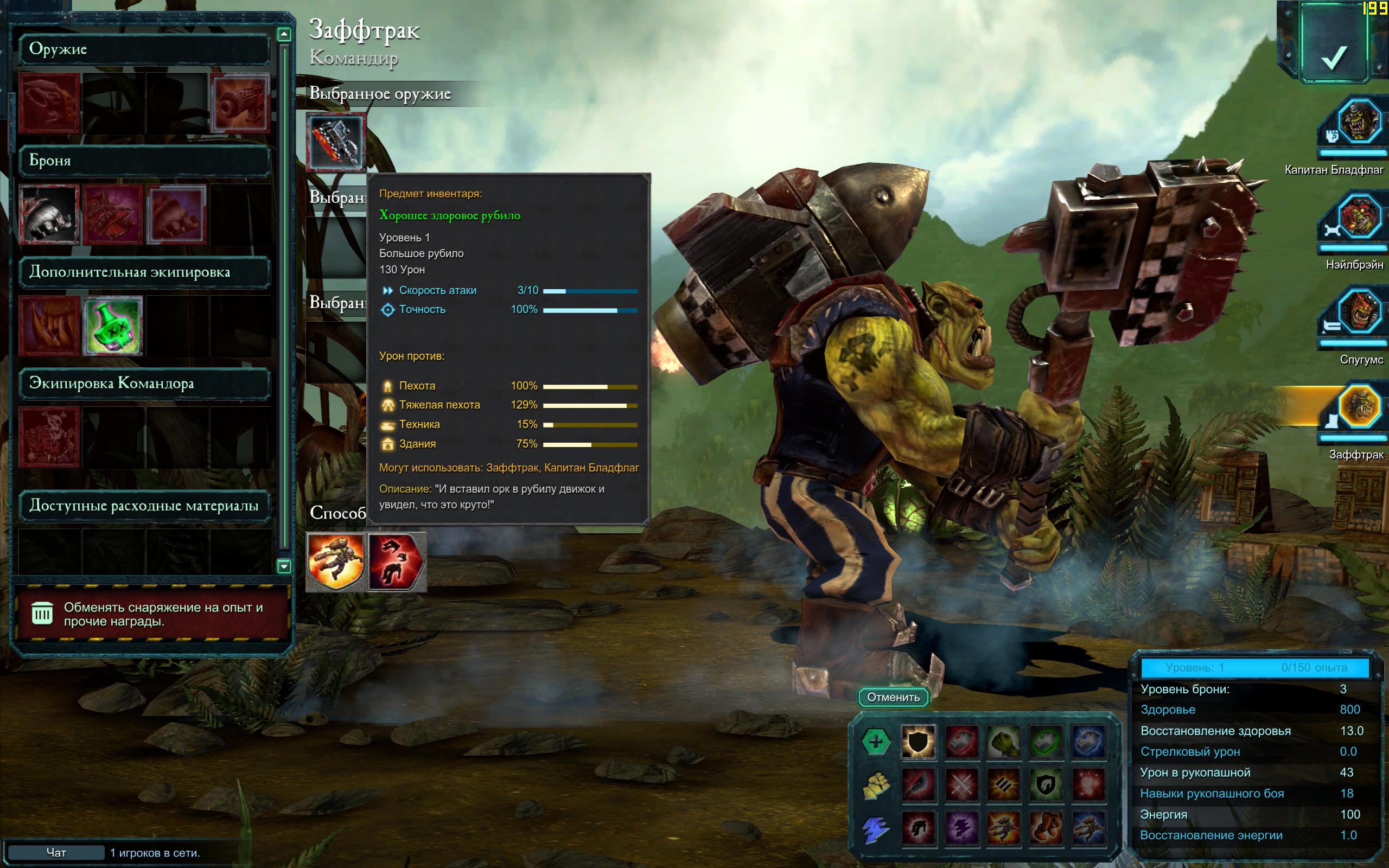Select the green poison flask item

112,325
